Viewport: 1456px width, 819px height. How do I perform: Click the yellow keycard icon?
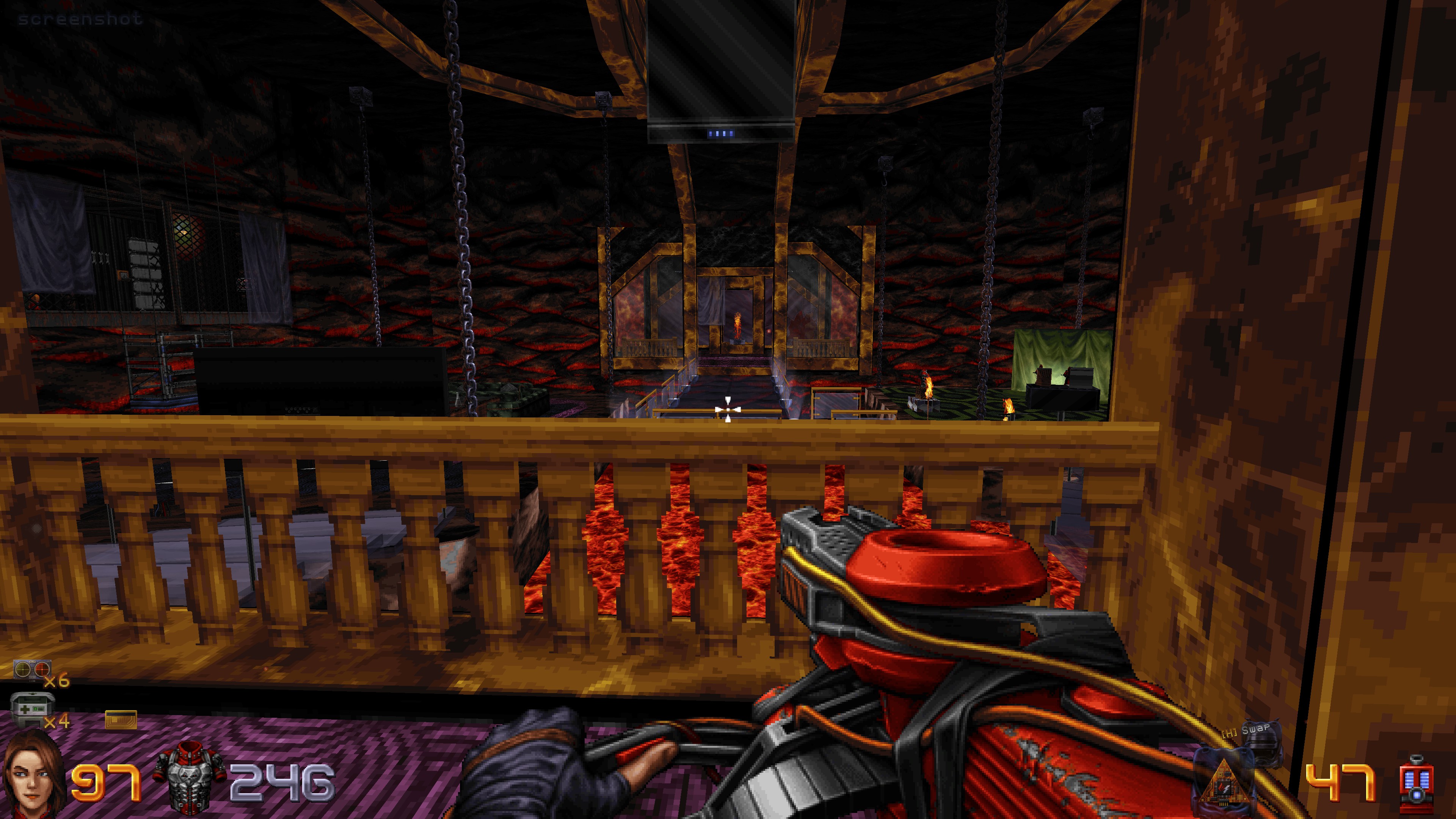click(x=121, y=720)
